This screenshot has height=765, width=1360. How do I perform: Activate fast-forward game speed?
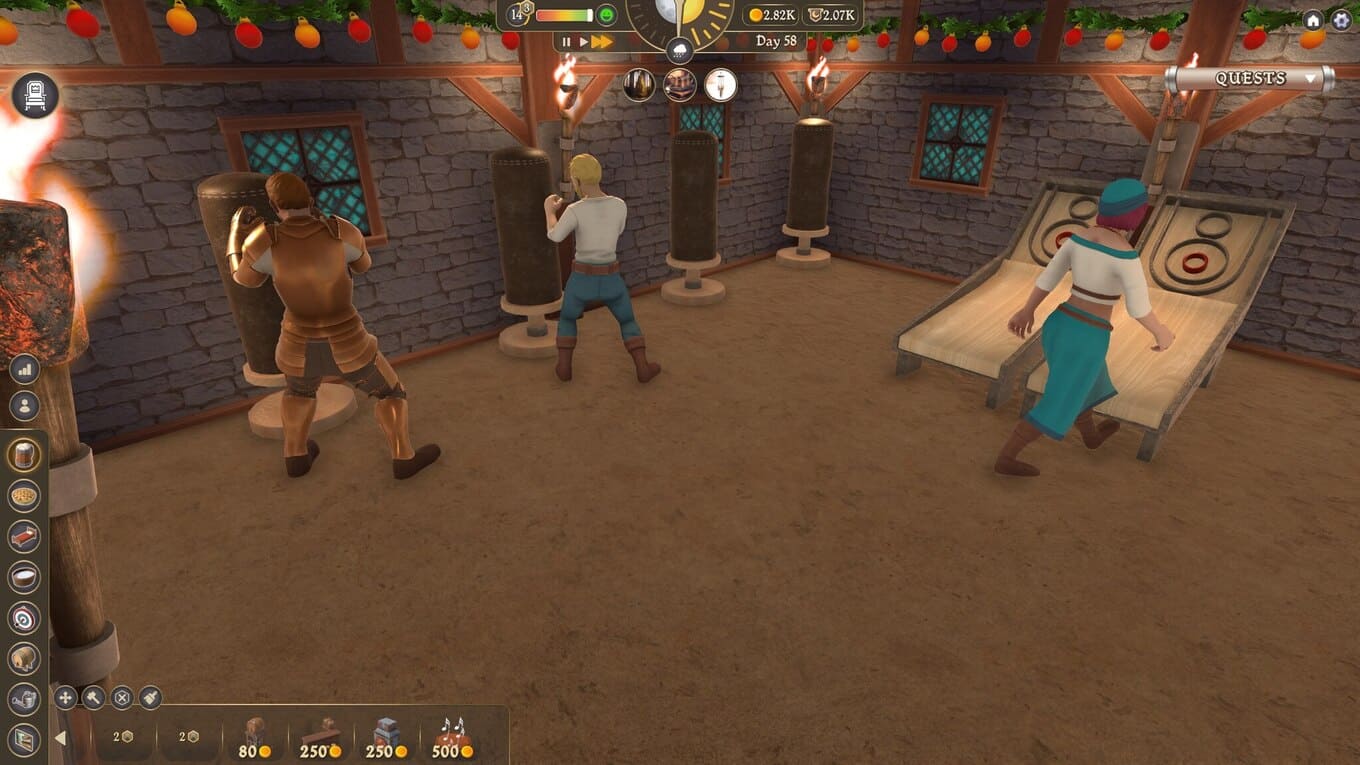click(x=601, y=42)
